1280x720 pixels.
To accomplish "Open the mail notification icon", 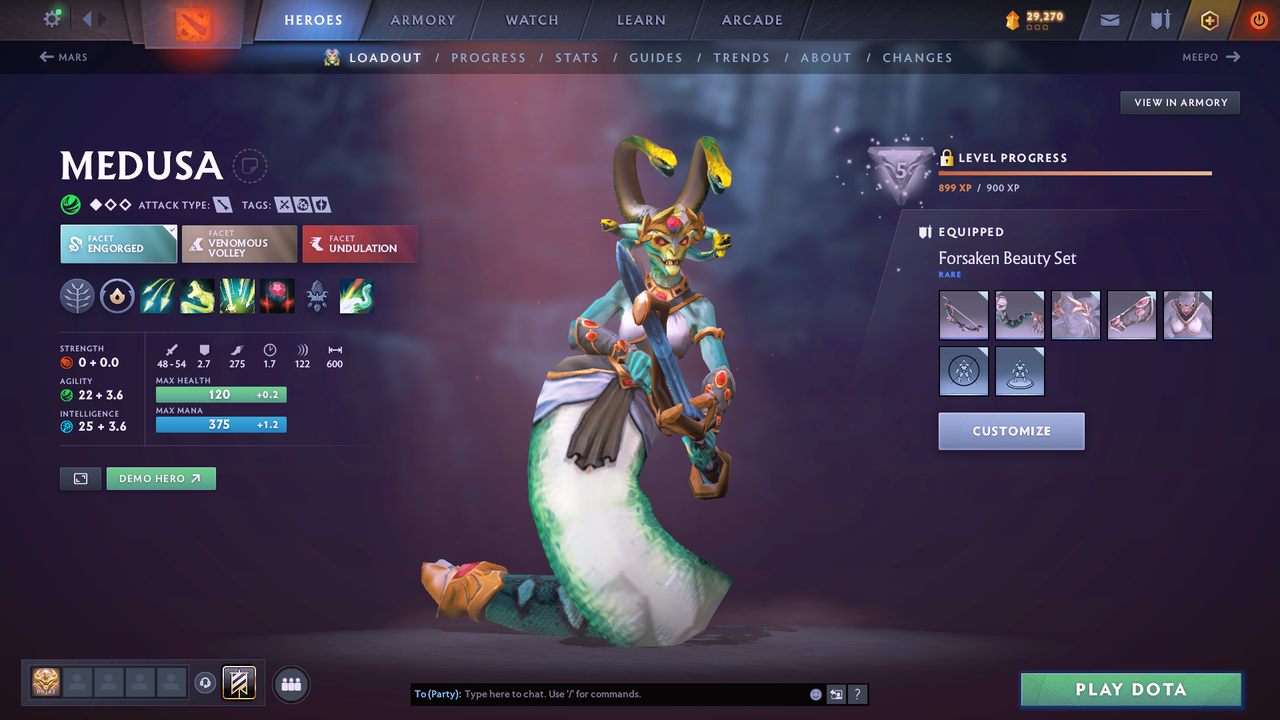I will point(1108,19).
